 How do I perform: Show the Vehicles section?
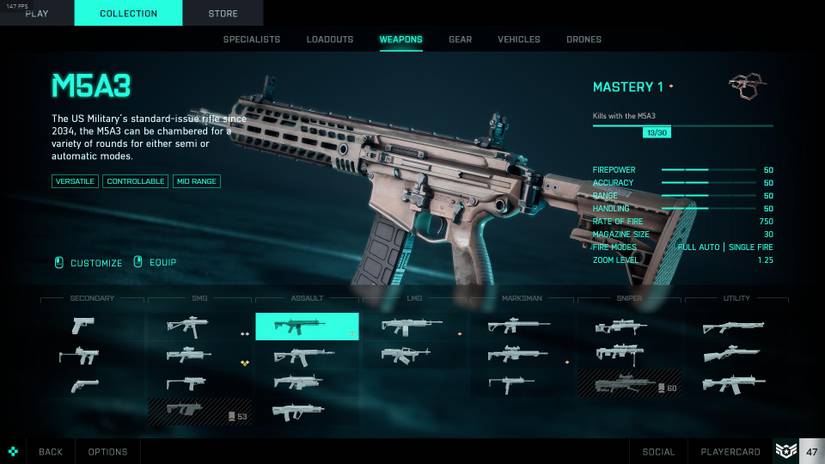point(519,40)
